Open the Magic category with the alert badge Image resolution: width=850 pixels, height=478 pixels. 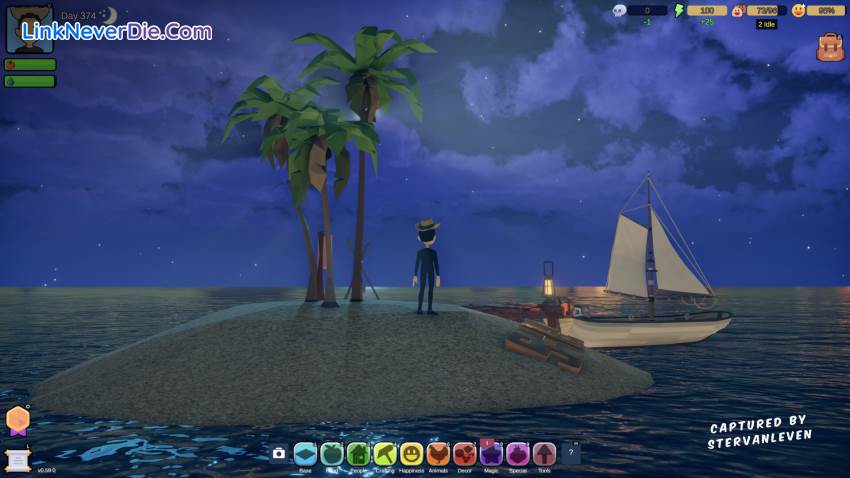point(491,454)
